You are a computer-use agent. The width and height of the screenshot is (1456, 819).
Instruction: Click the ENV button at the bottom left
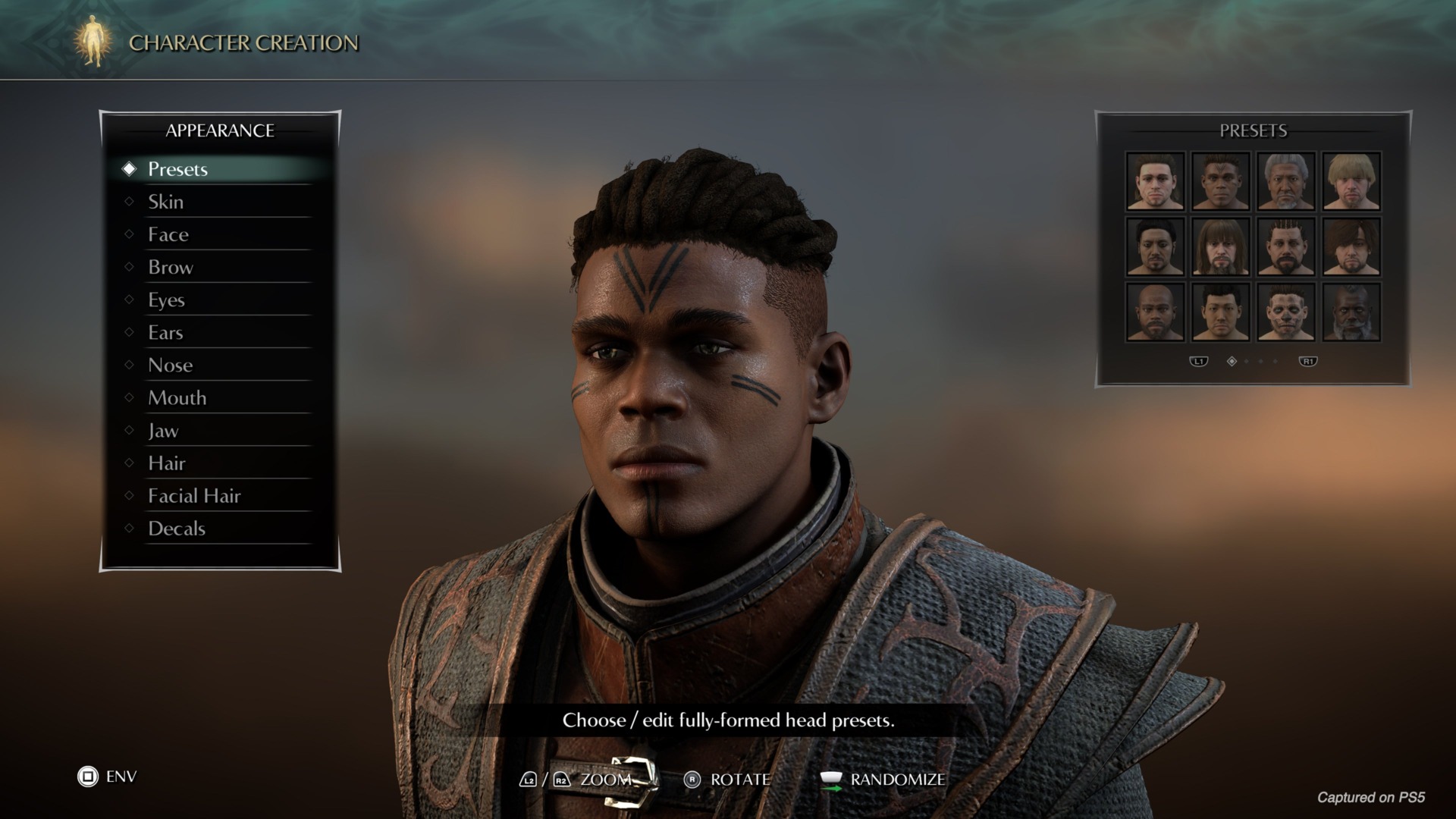click(x=121, y=776)
